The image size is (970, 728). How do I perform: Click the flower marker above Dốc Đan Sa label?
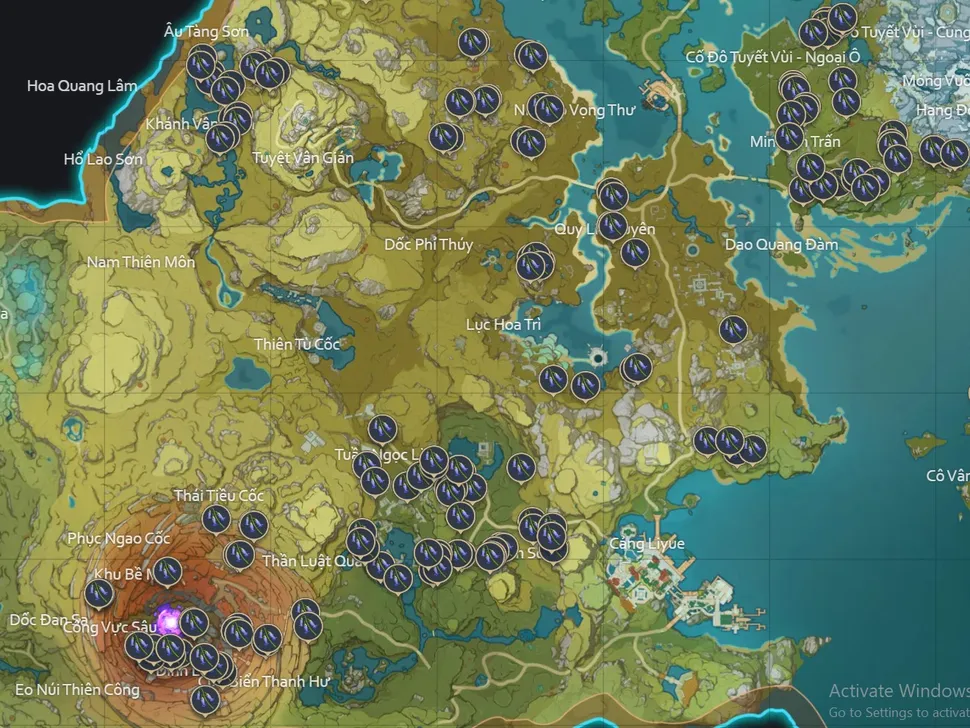[99, 594]
